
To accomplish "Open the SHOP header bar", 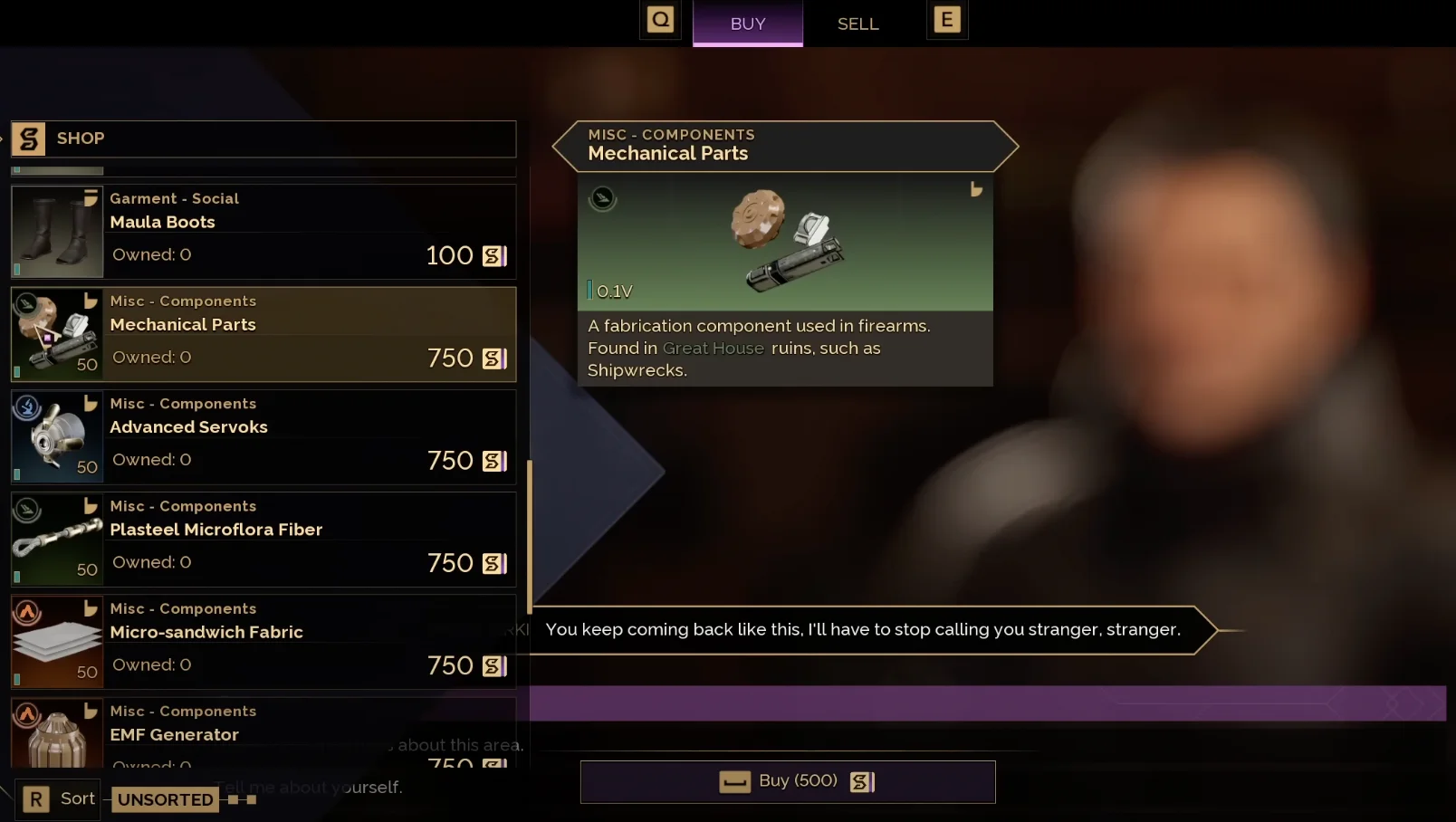I will pos(263,139).
